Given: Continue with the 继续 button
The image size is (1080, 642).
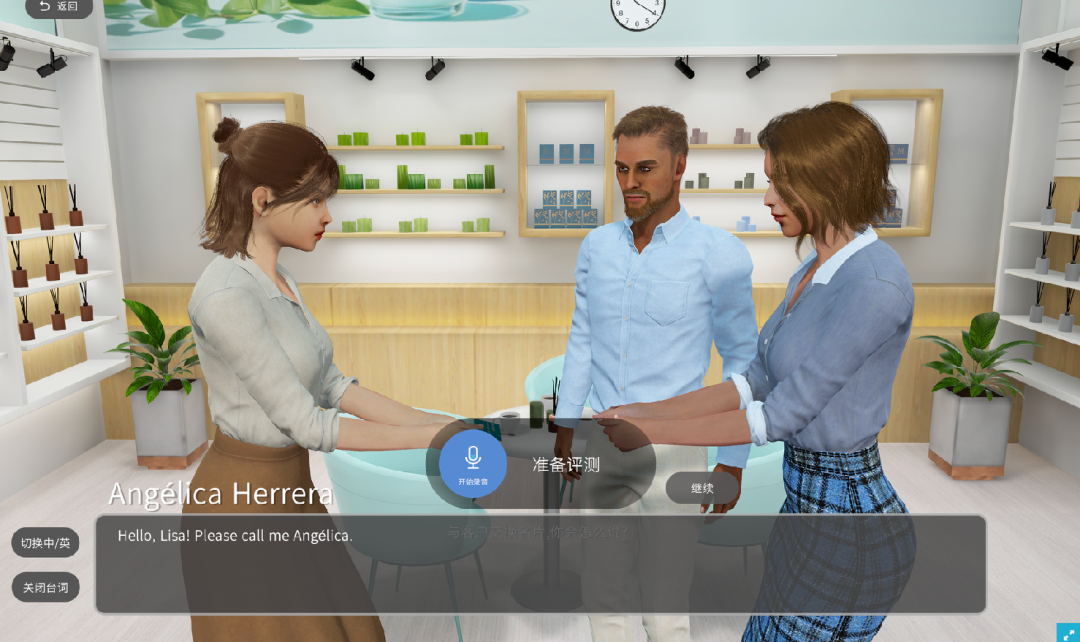Looking at the screenshot, I should (702, 488).
